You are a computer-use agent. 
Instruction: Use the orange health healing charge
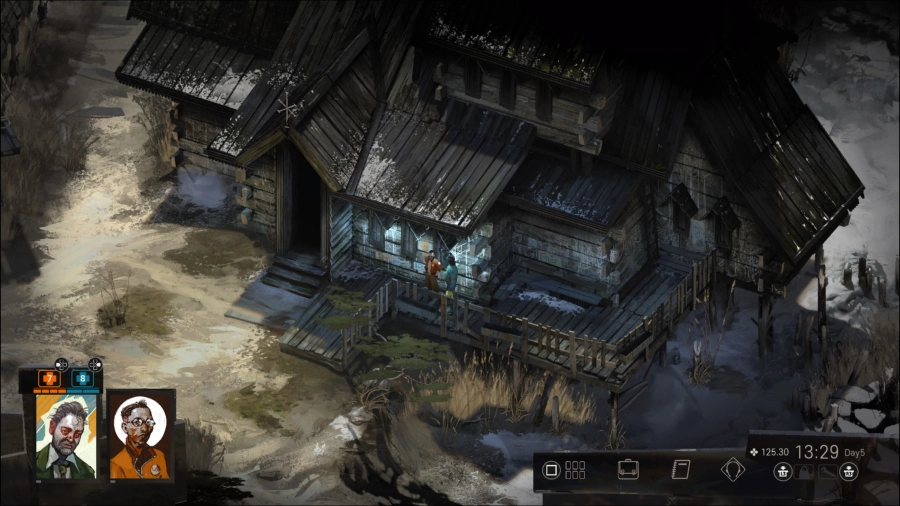[x=50, y=379]
